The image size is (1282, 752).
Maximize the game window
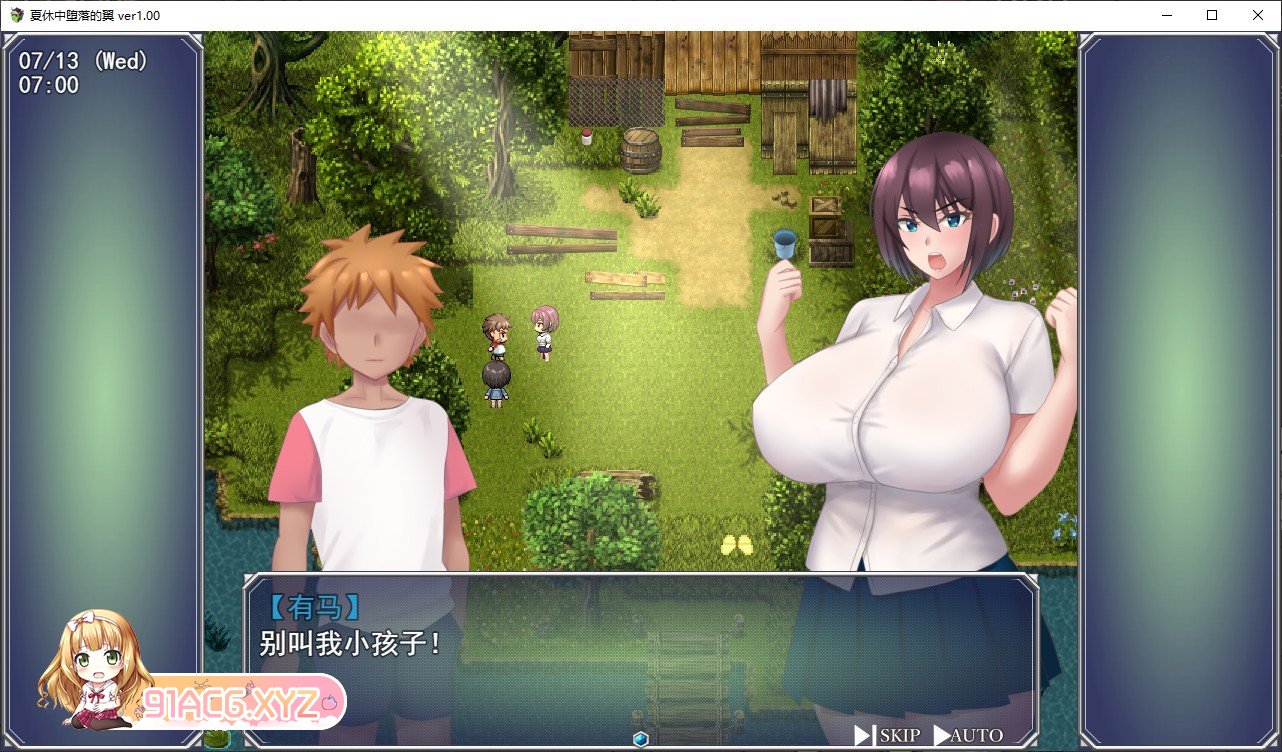pos(1211,15)
